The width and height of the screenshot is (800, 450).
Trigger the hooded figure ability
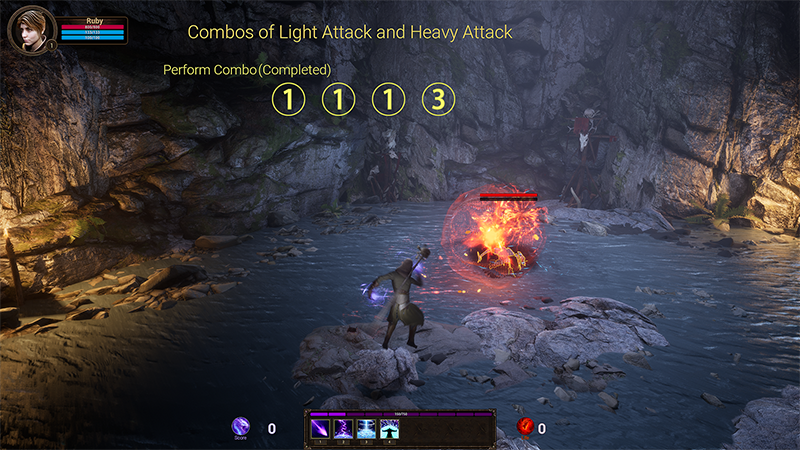tap(389, 429)
